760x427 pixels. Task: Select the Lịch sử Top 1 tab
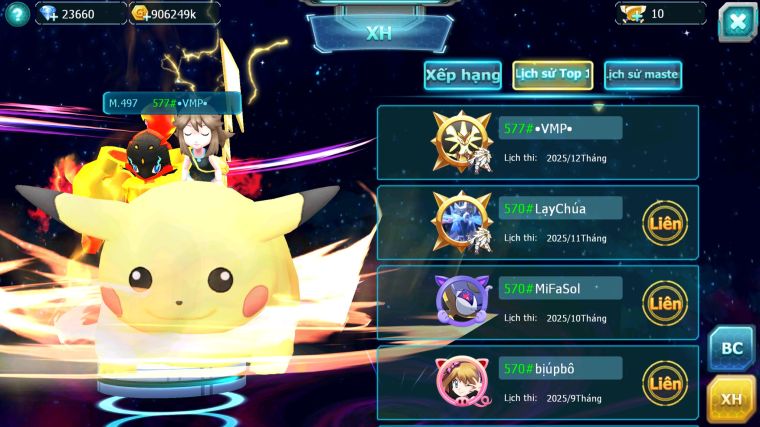[x=552, y=75]
